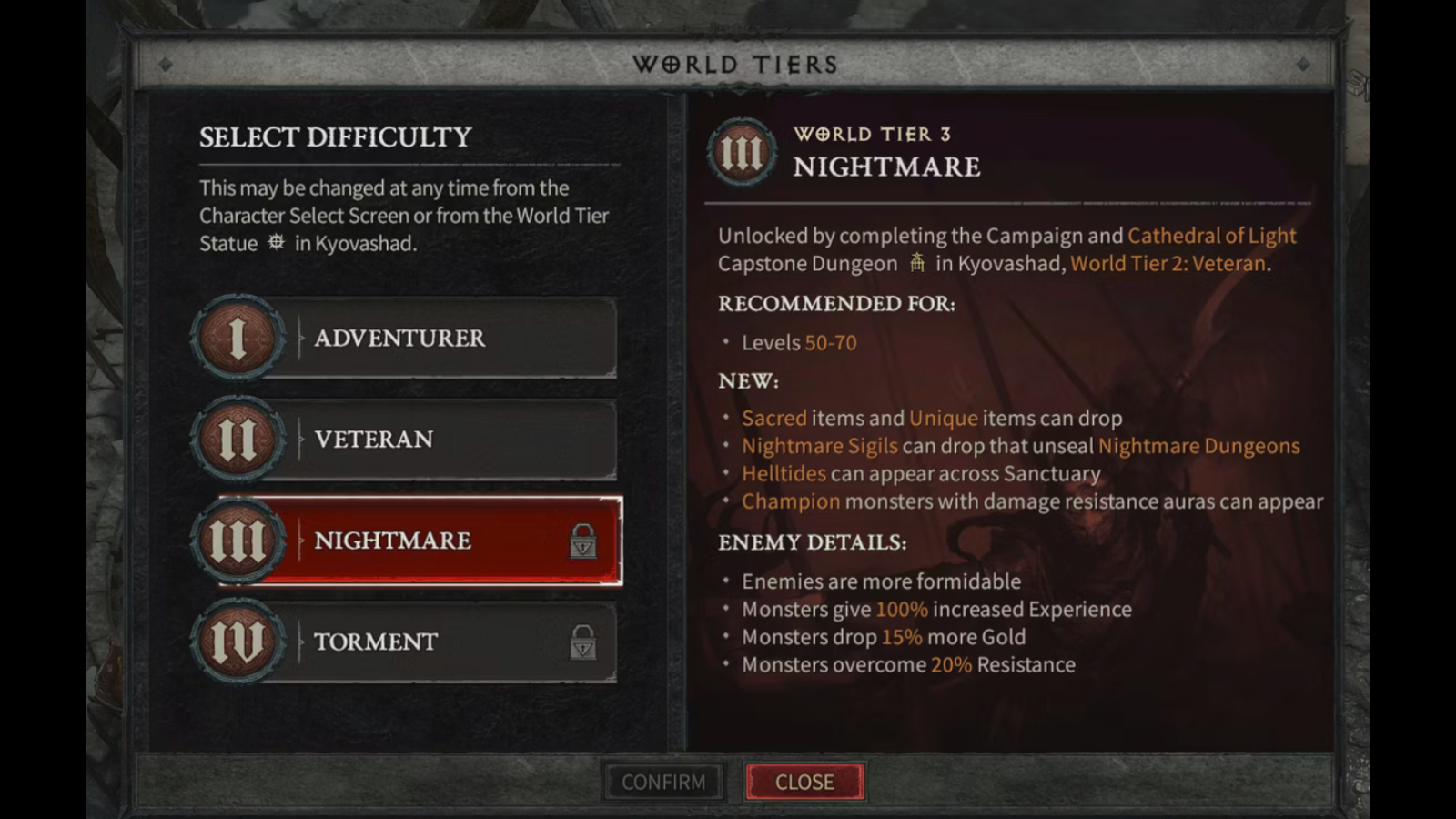
Task: Click the Nightmare Sigils highlighted text
Action: pyautogui.click(x=819, y=446)
